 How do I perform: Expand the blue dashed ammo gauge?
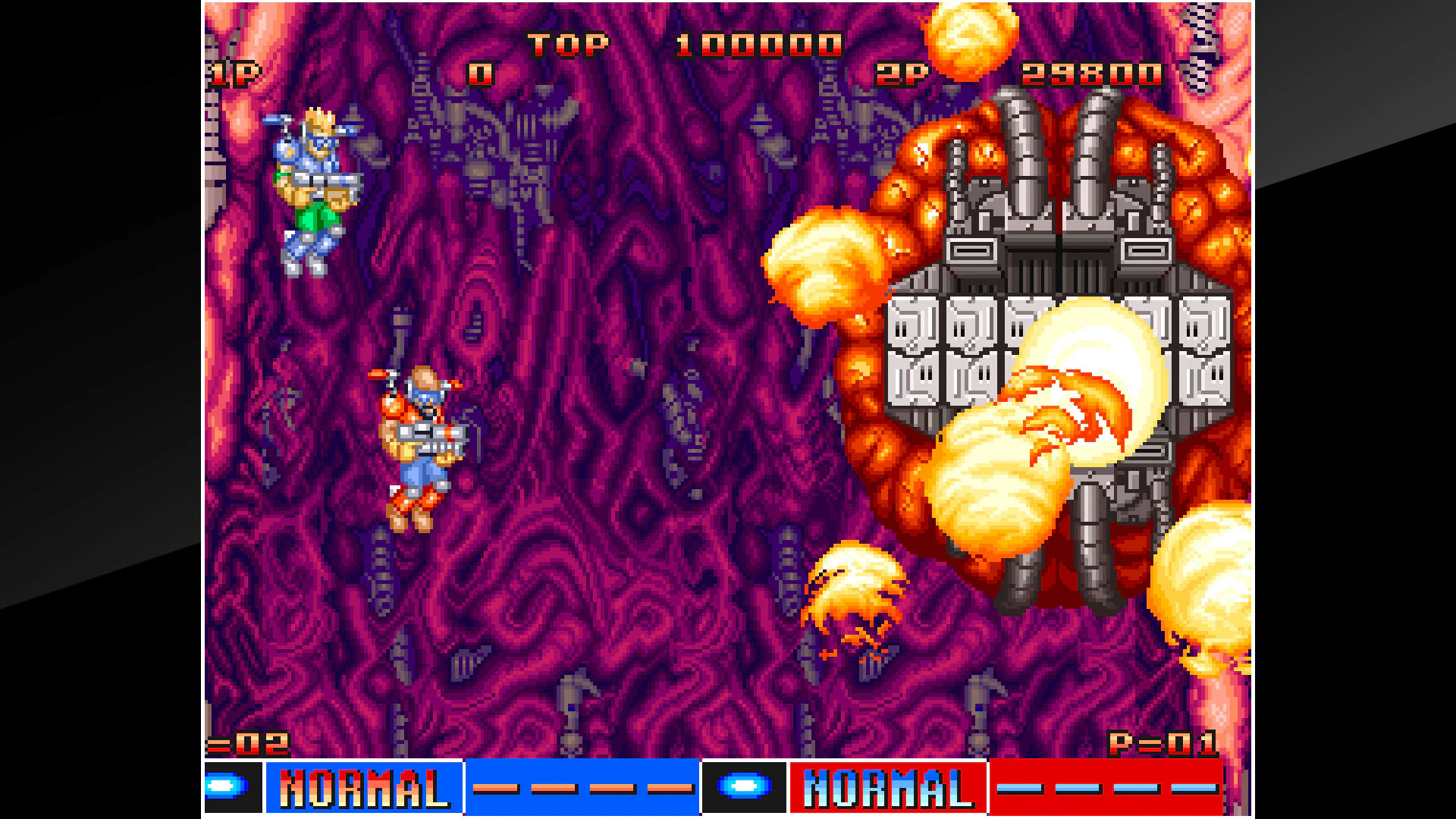[584, 789]
